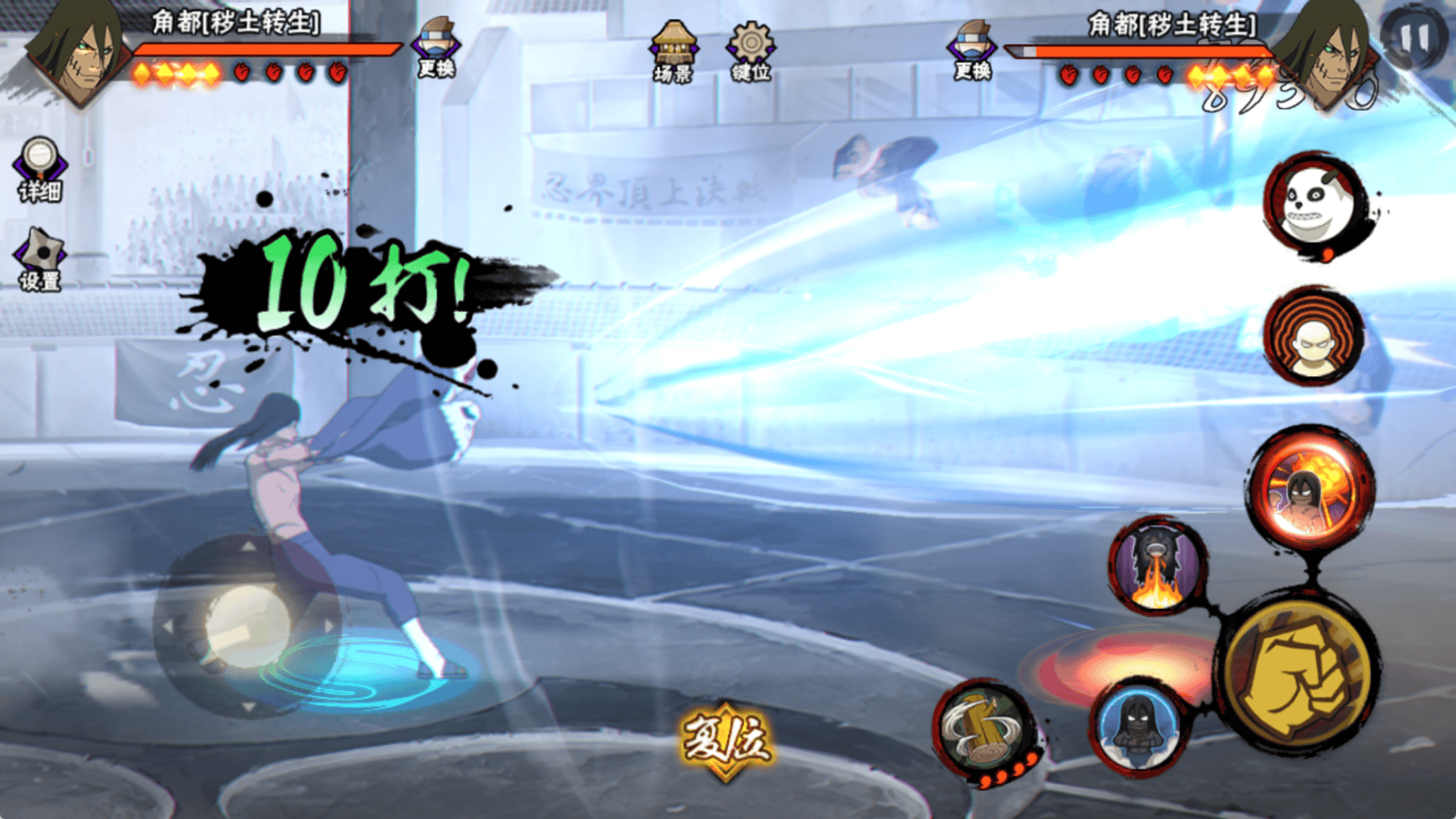
Task: Click the 复位 reset button
Action: click(726, 740)
